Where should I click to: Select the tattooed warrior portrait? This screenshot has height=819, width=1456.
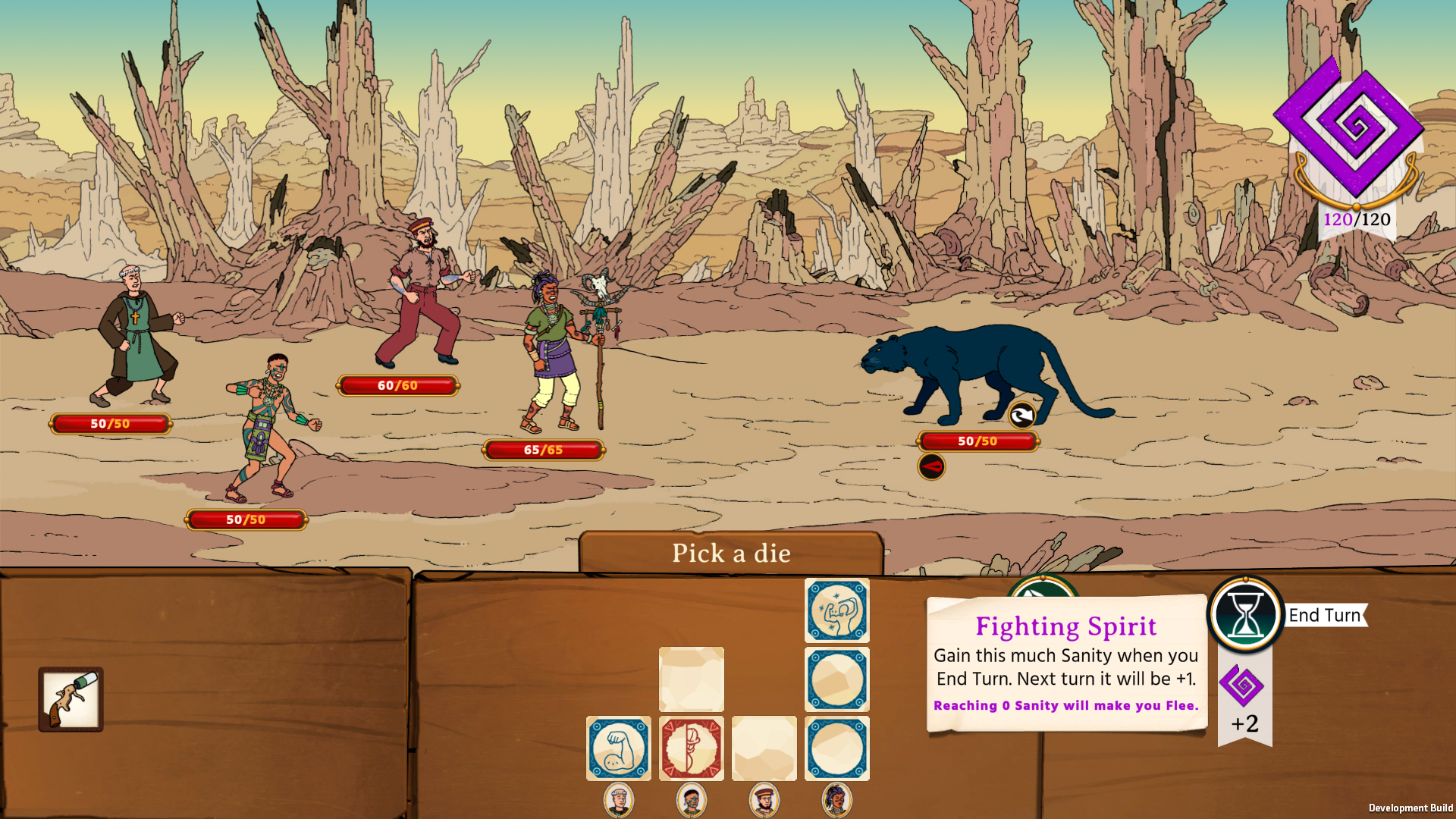(x=691, y=800)
